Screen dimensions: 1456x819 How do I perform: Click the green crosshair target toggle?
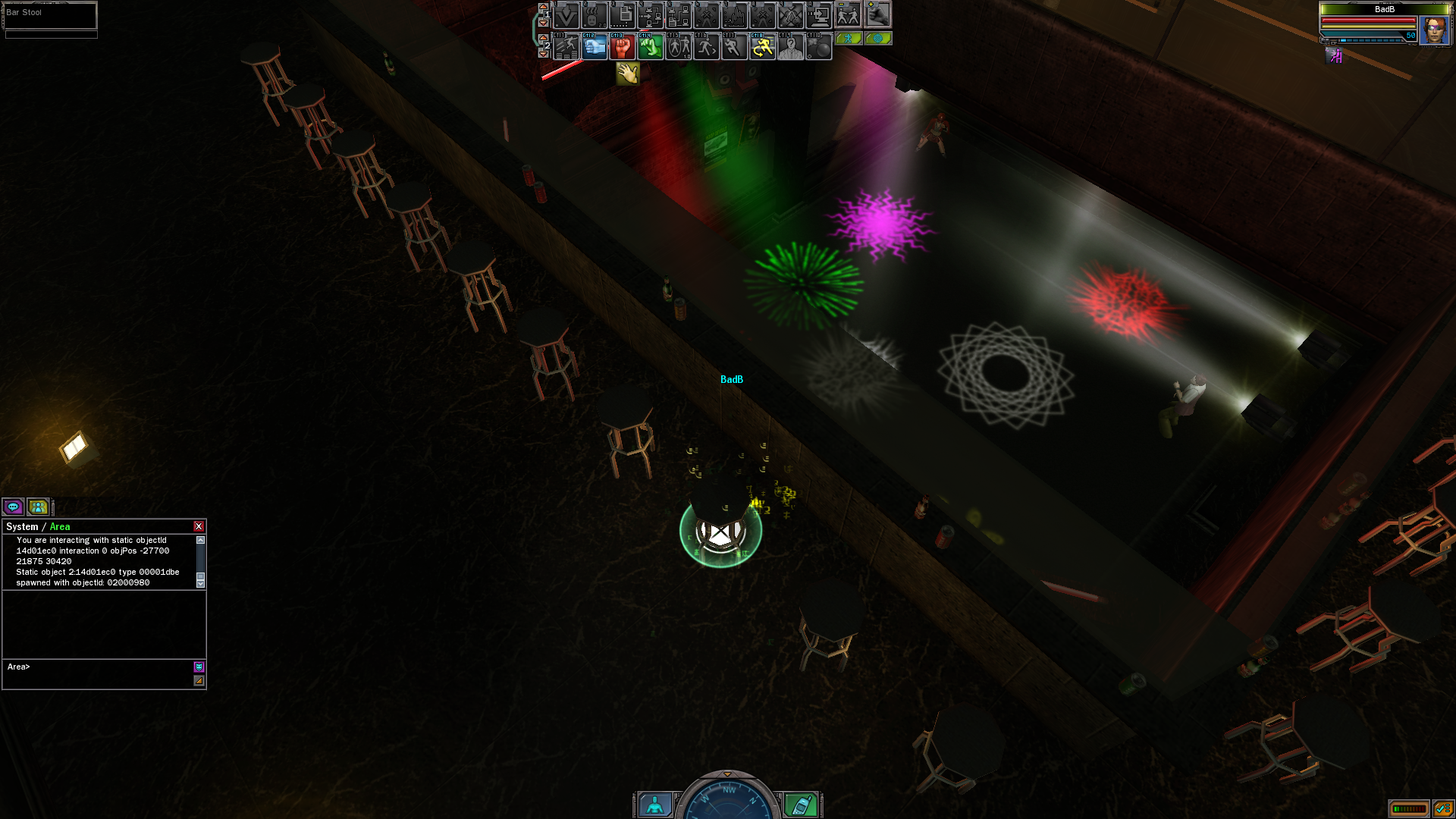tap(878, 38)
